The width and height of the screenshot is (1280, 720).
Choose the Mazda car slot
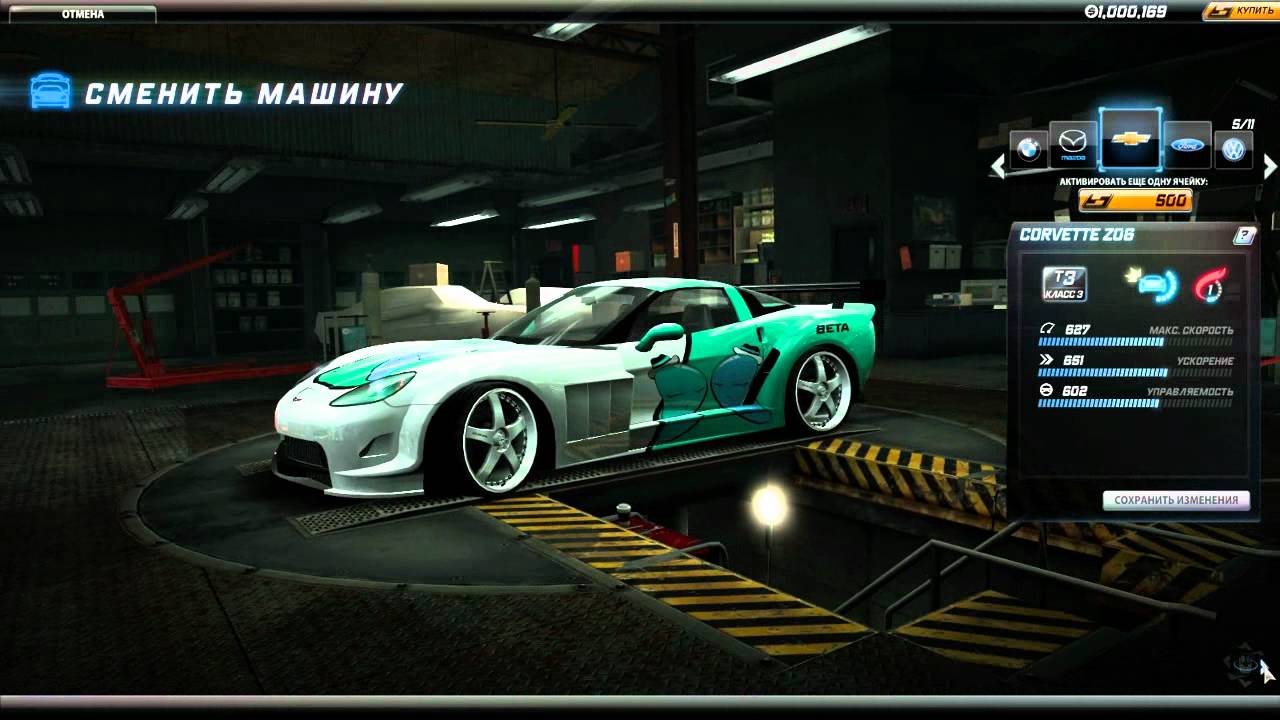tap(1072, 146)
